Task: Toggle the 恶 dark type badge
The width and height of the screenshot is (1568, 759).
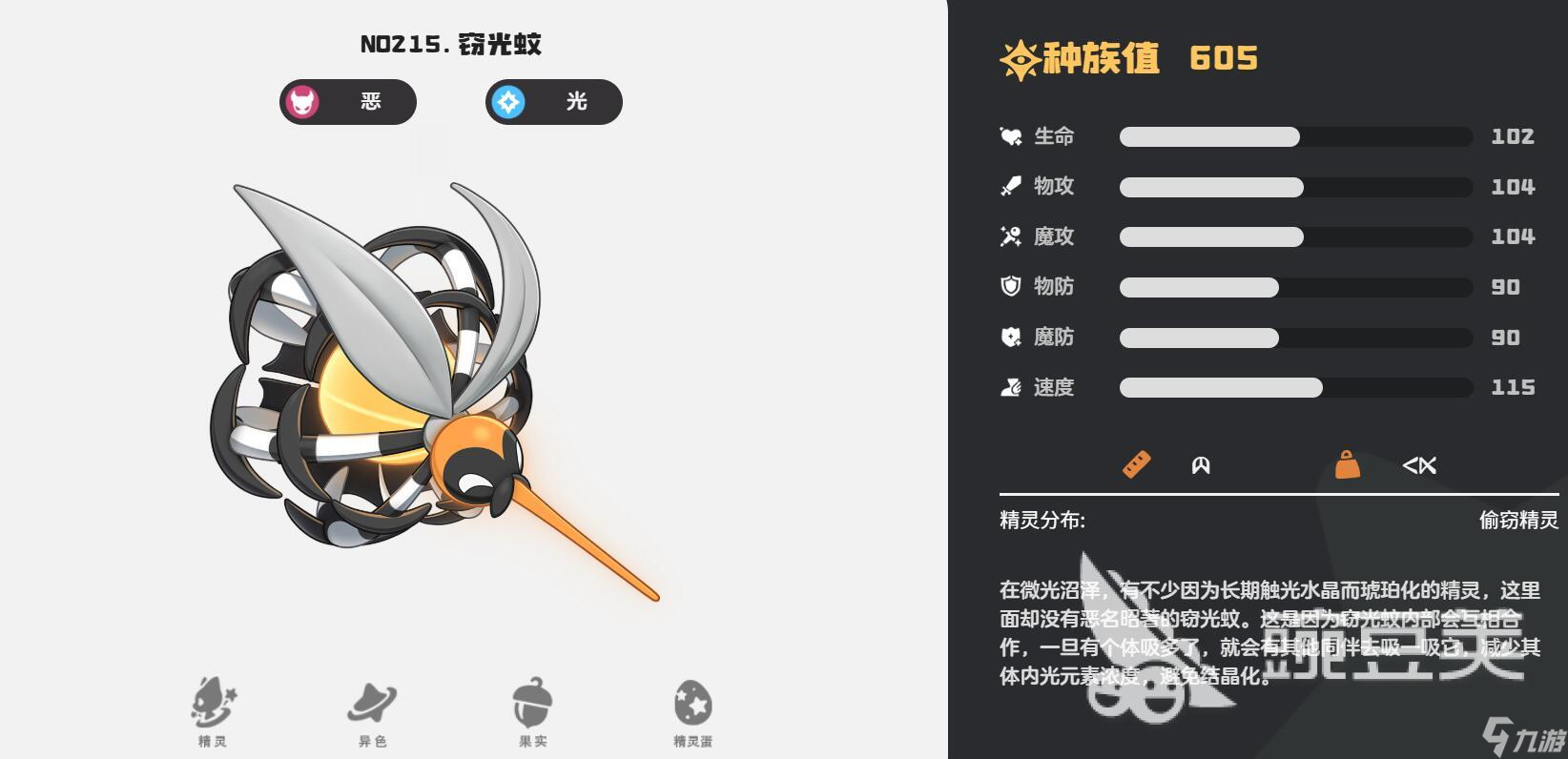Action: point(347,102)
